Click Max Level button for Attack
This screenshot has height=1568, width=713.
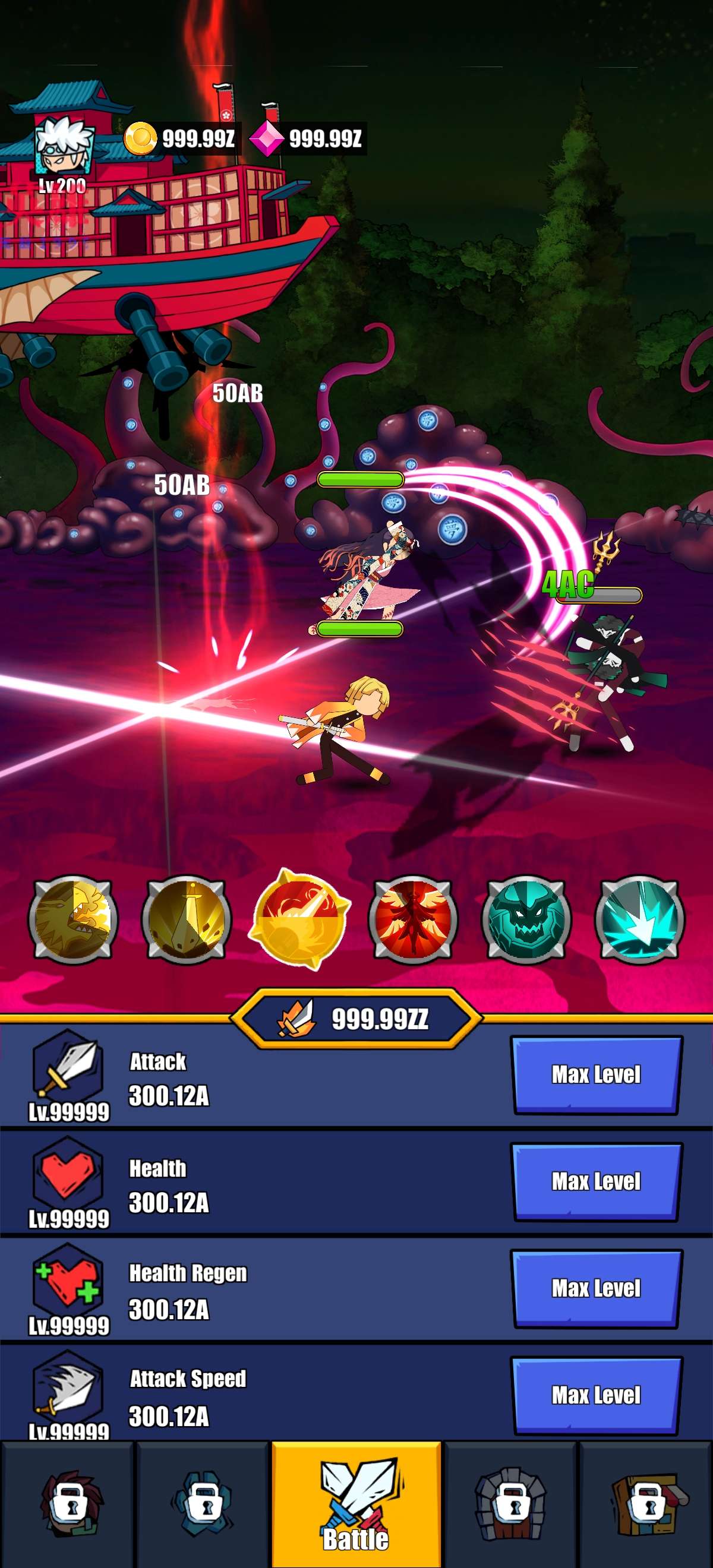click(x=596, y=1075)
